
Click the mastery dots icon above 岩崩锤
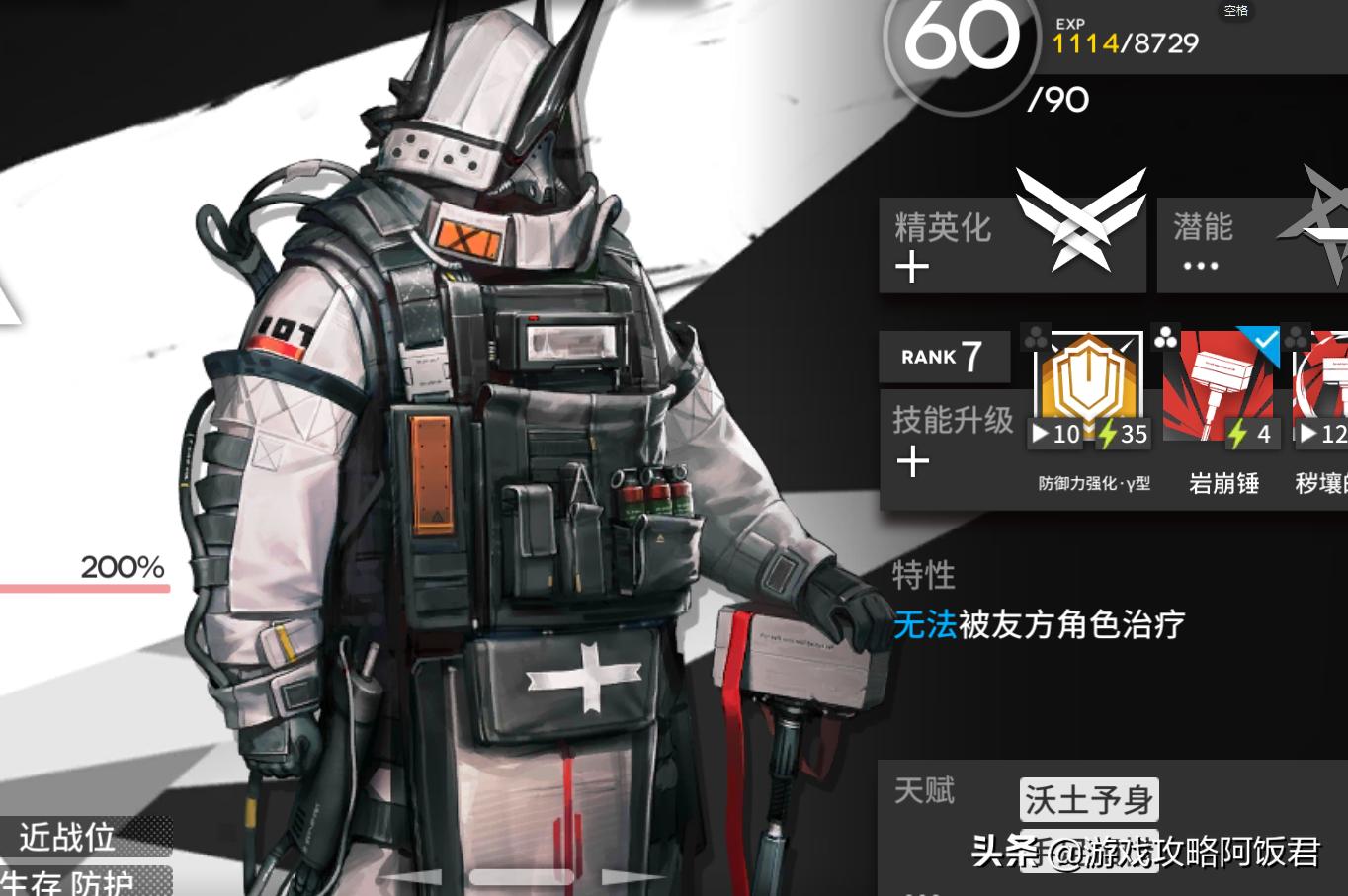1164,336
